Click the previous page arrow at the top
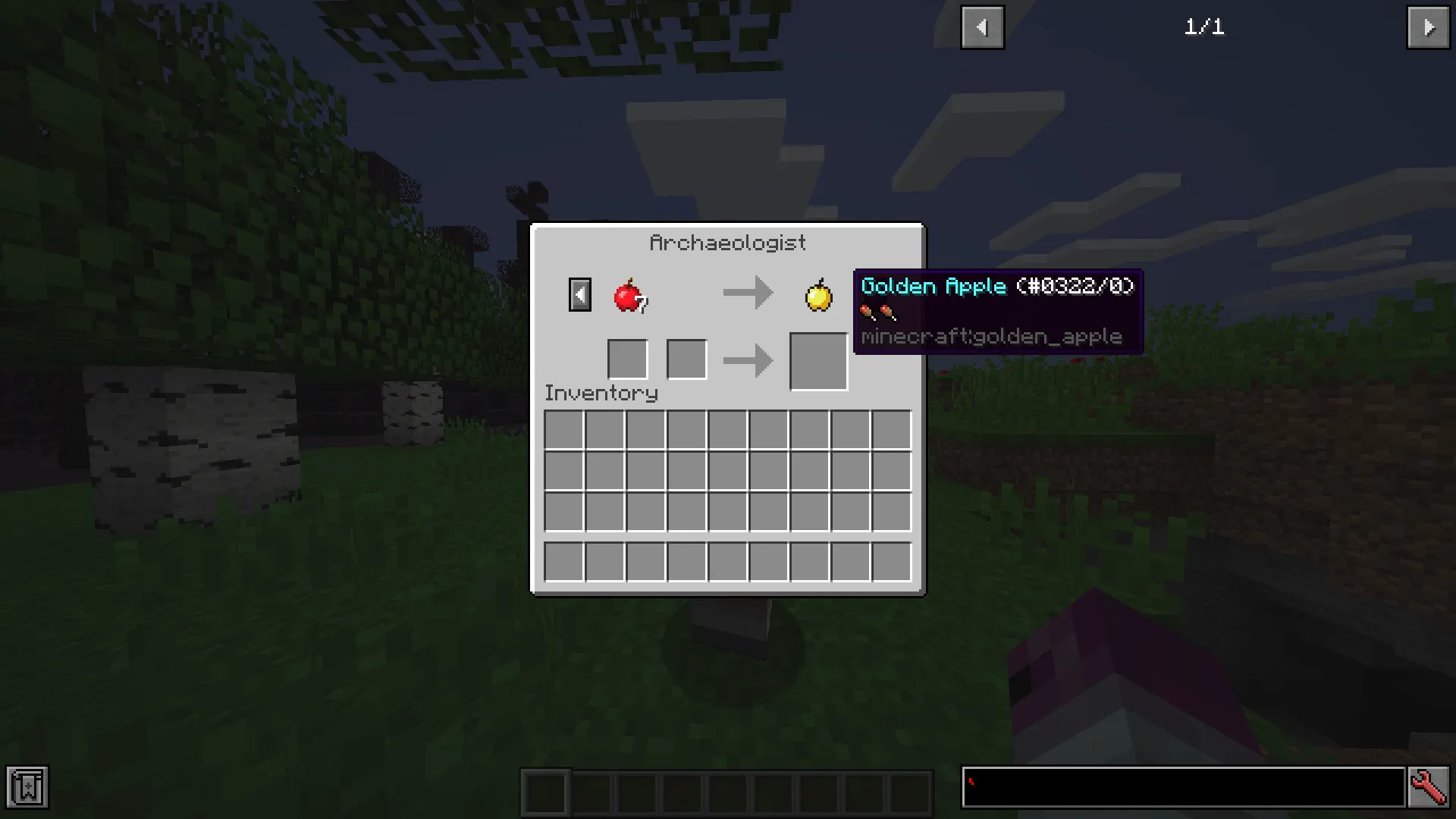This screenshot has width=1456, height=819. tap(982, 27)
